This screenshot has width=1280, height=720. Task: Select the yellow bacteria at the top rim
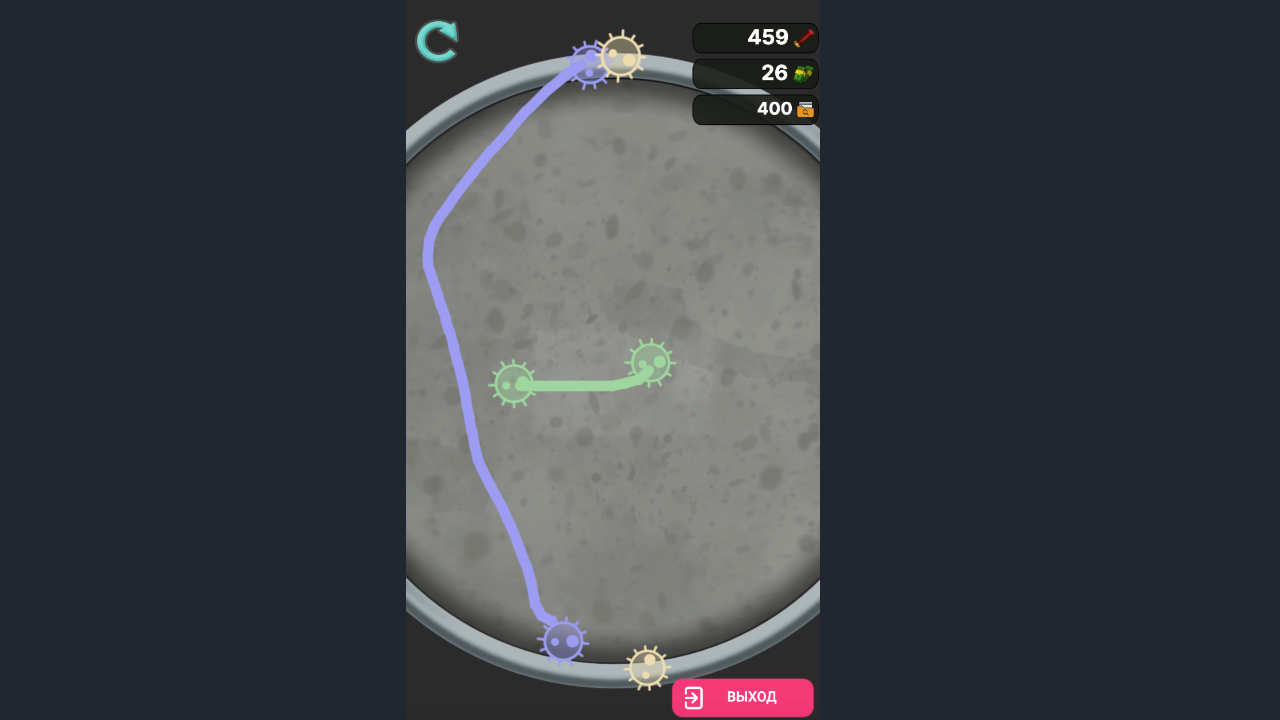[621, 57]
